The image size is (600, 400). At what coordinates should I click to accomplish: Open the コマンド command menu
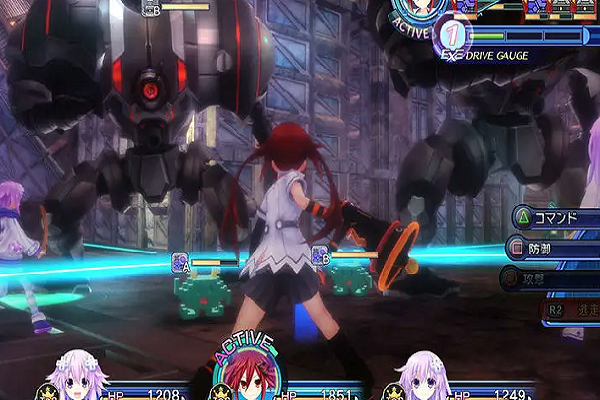click(x=557, y=217)
